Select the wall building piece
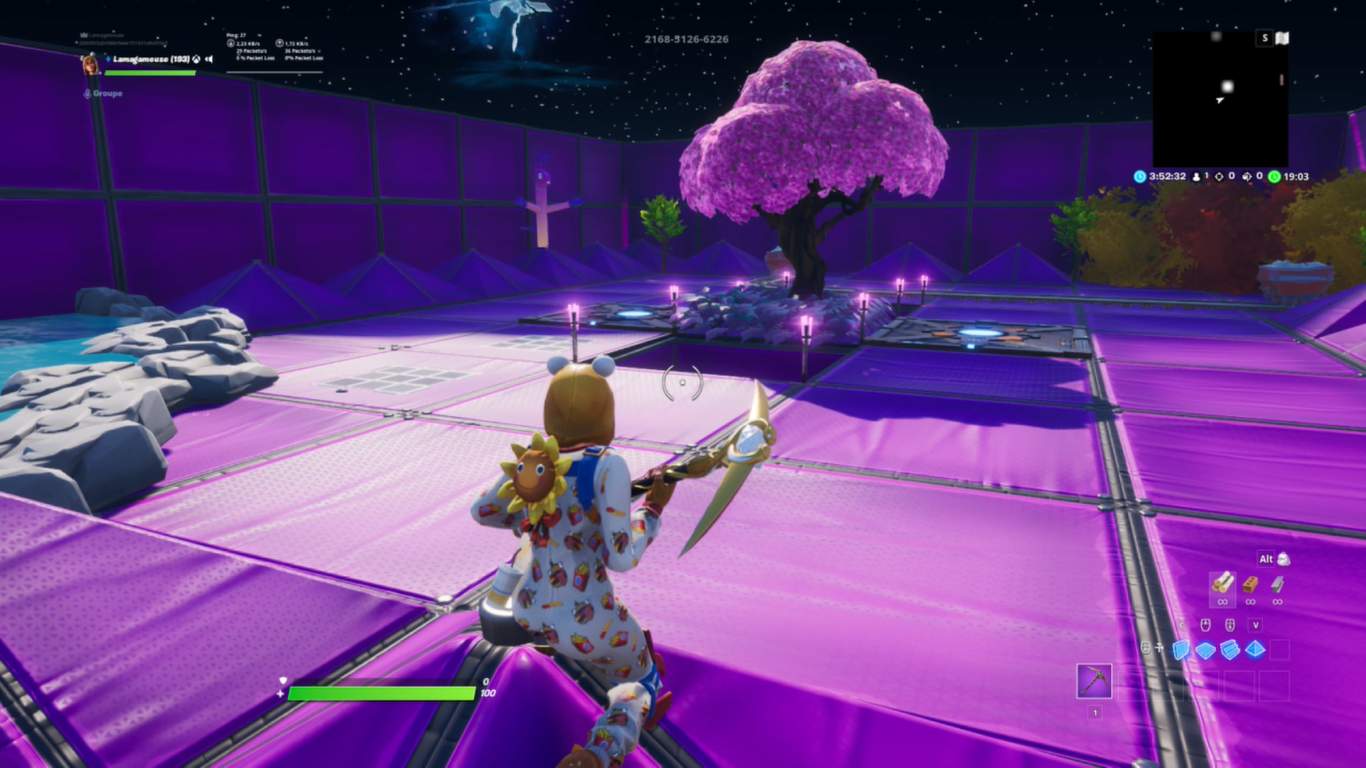Screen dimensions: 1366x768 click(x=1182, y=650)
